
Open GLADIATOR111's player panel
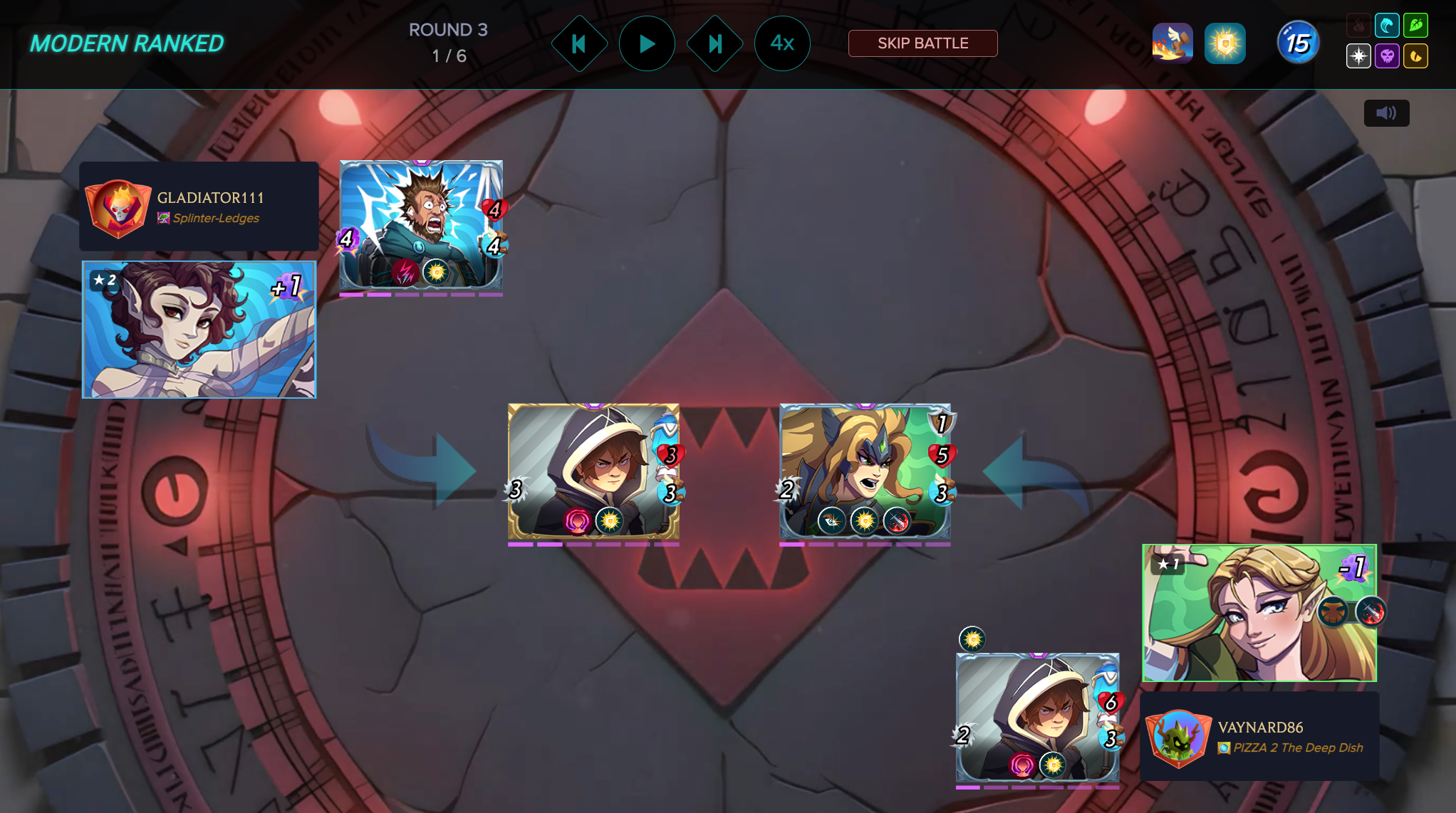(199, 206)
